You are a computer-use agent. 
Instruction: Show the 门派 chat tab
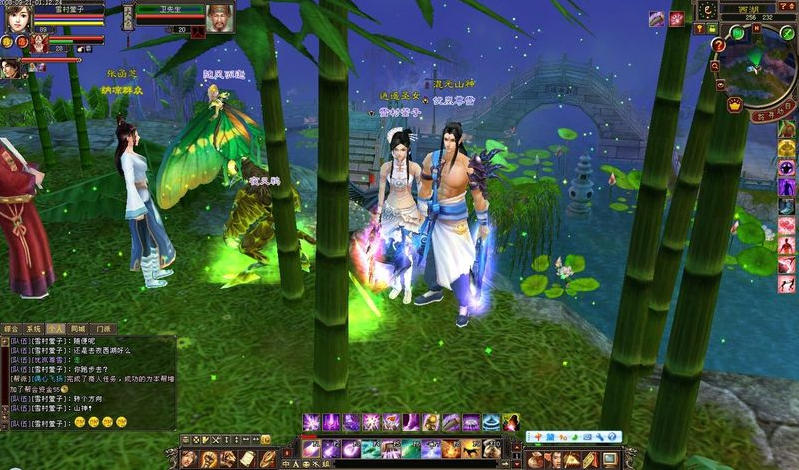pyautogui.click(x=101, y=328)
